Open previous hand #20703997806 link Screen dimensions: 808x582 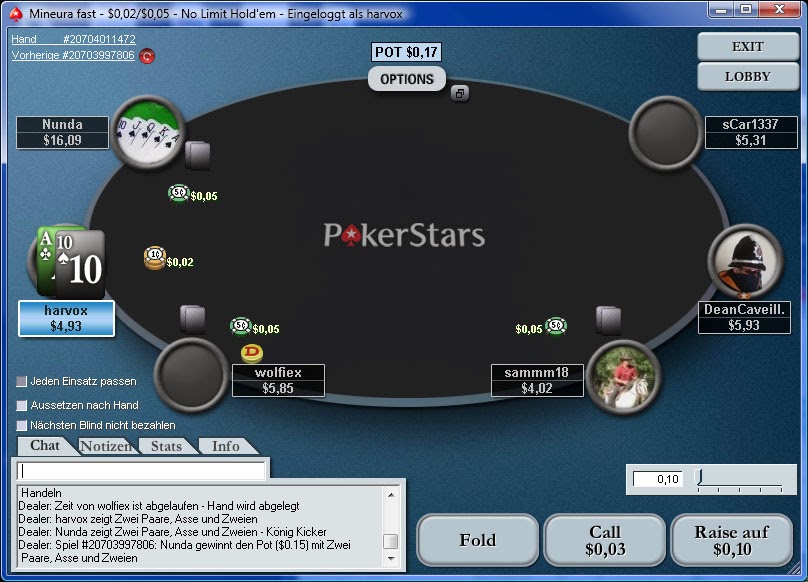tap(73, 56)
